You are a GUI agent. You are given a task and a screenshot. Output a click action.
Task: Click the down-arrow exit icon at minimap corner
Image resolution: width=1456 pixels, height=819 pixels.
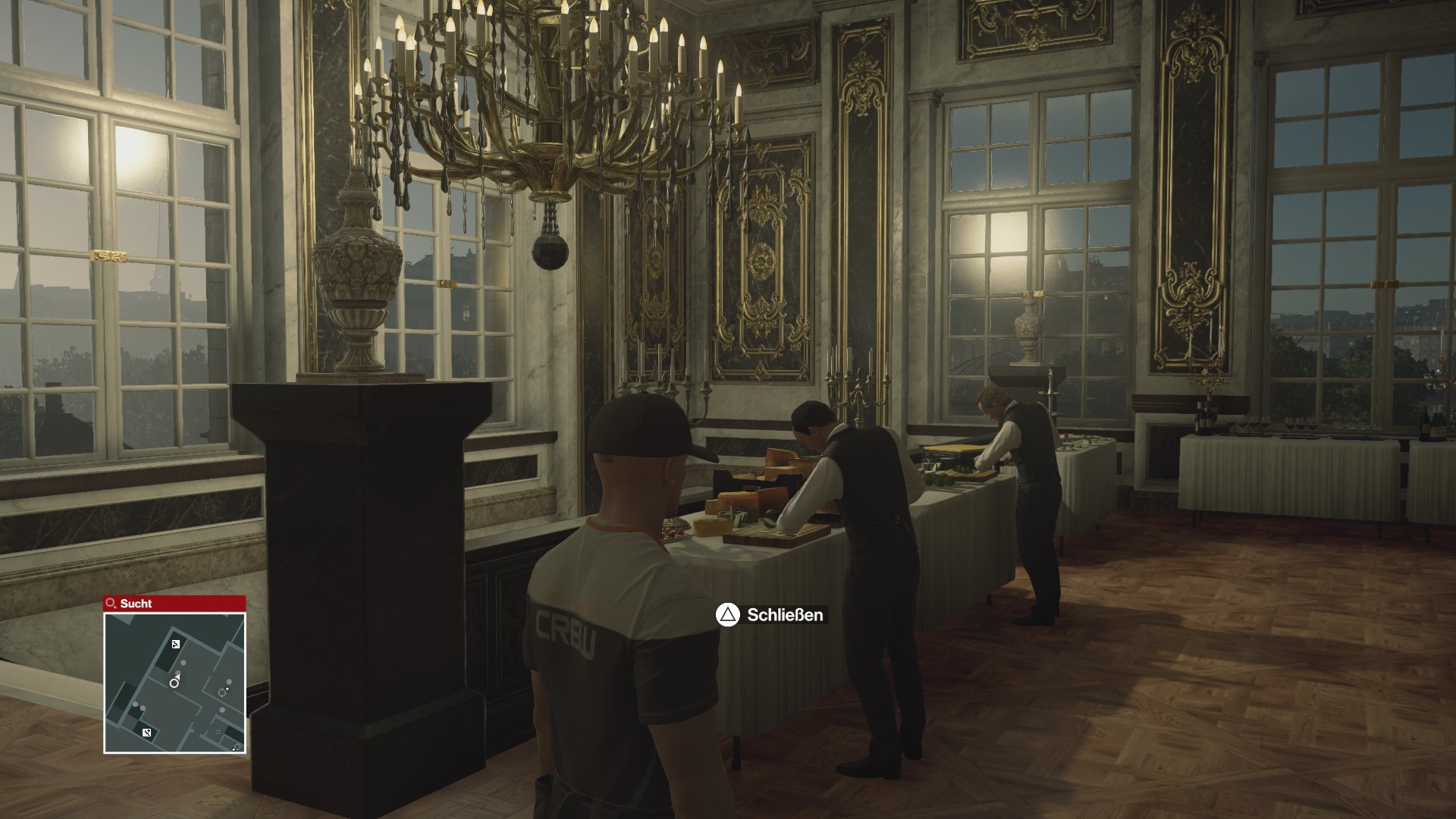point(234,748)
